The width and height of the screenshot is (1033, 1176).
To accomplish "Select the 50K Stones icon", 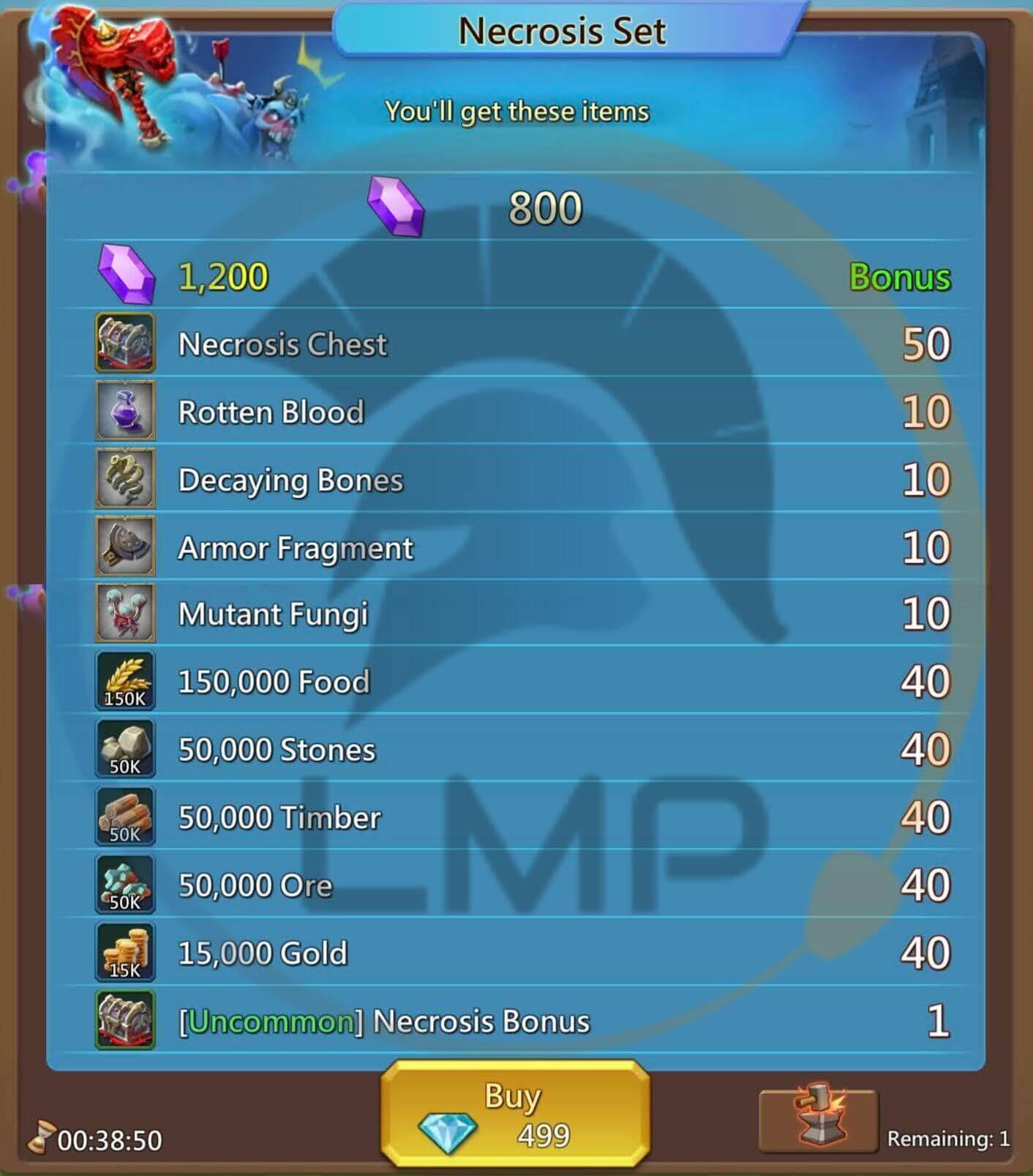I will pos(124,748).
